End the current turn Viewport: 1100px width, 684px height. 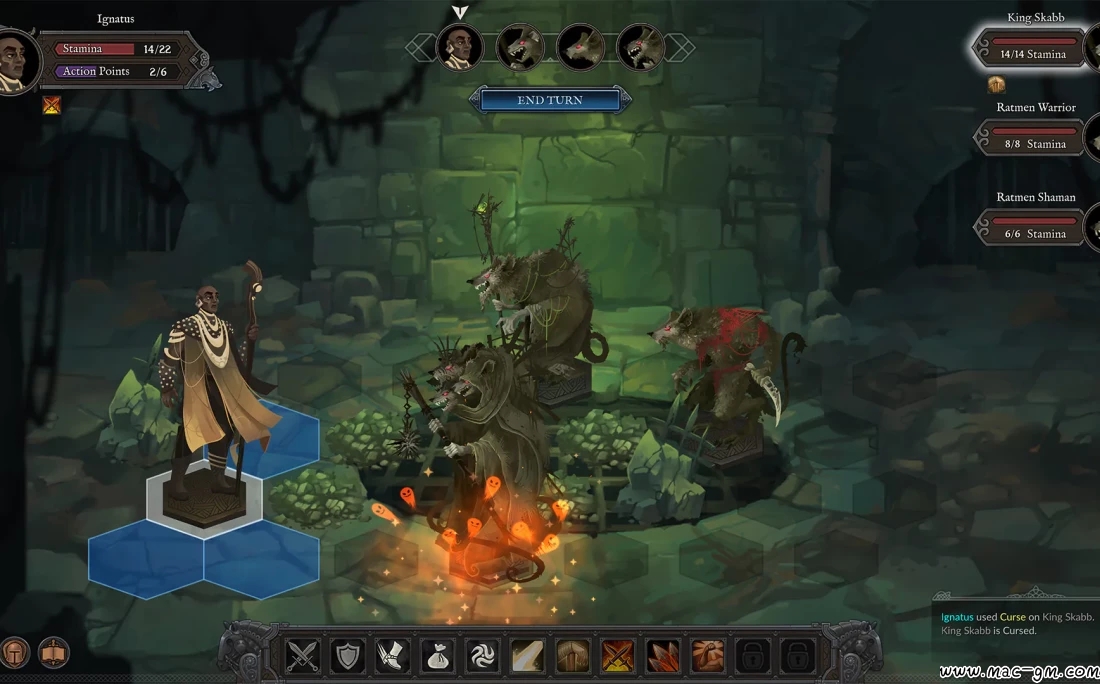coord(550,100)
